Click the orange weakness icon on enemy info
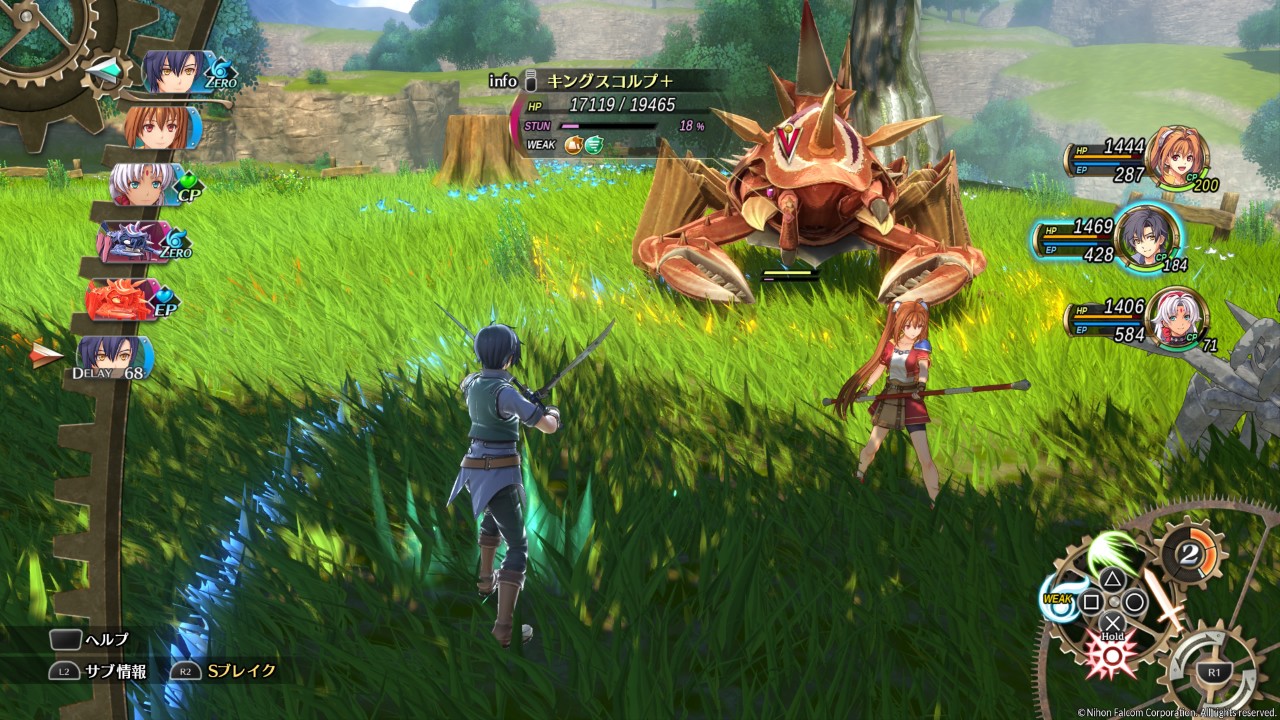Image resolution: width=1280 pixels, height=720 pixels. click(573, 144)
